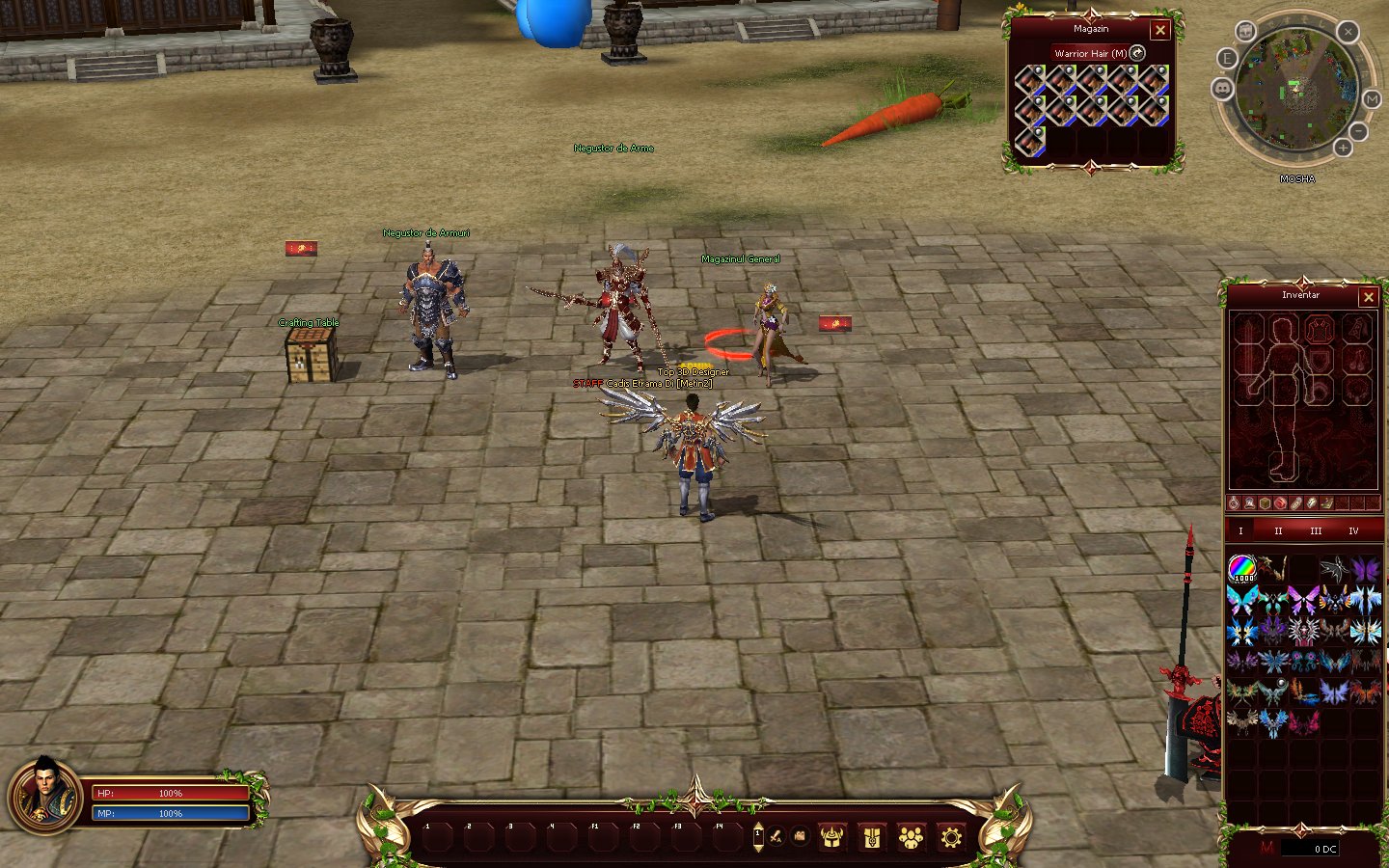Toggle the sword auto-attack button

click(x=776, y=837)
